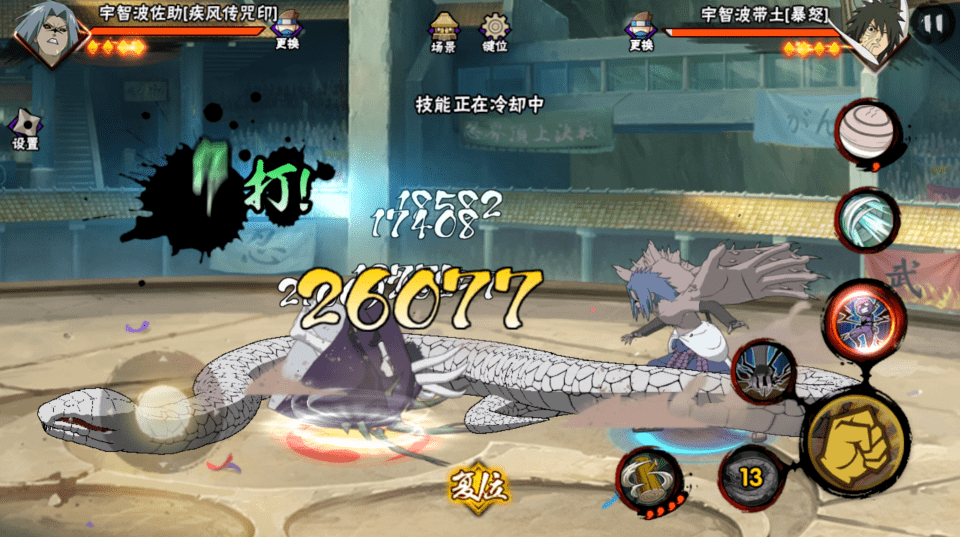Image resolution: width=960 pixels, height=537 pixels.
Task: Open the 键位 key layout gear
Action: click(494, 31)
